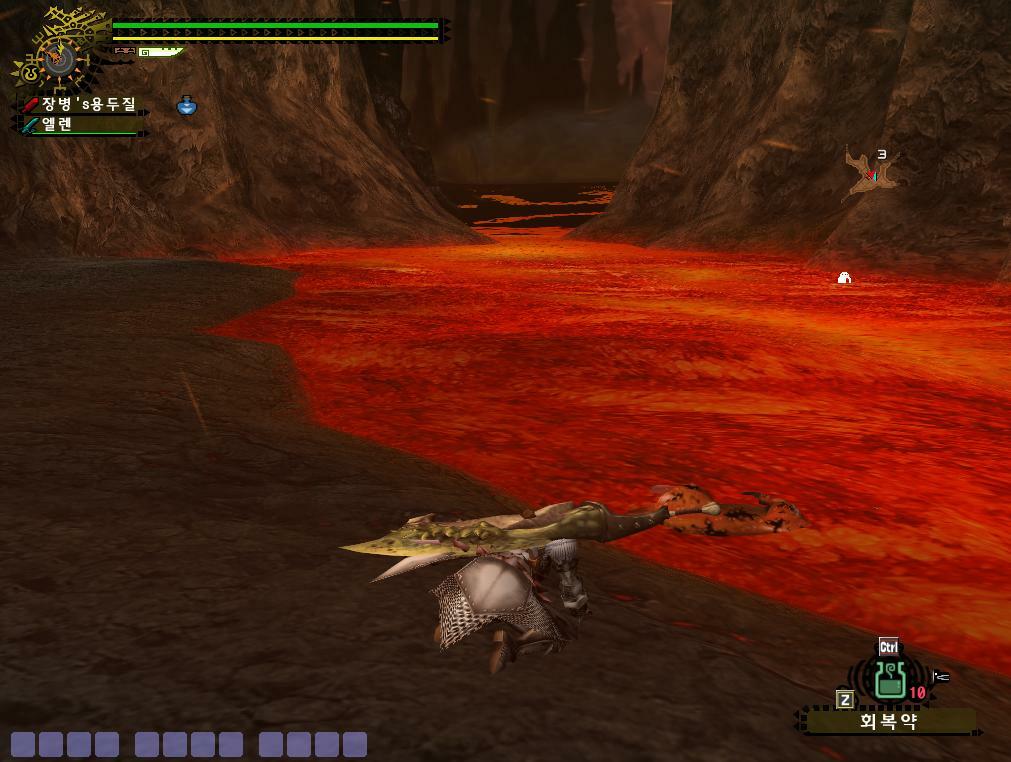1011x762 pixels.
Task: Click the quest timer clock emblem
Action: (x=59, y=57)
